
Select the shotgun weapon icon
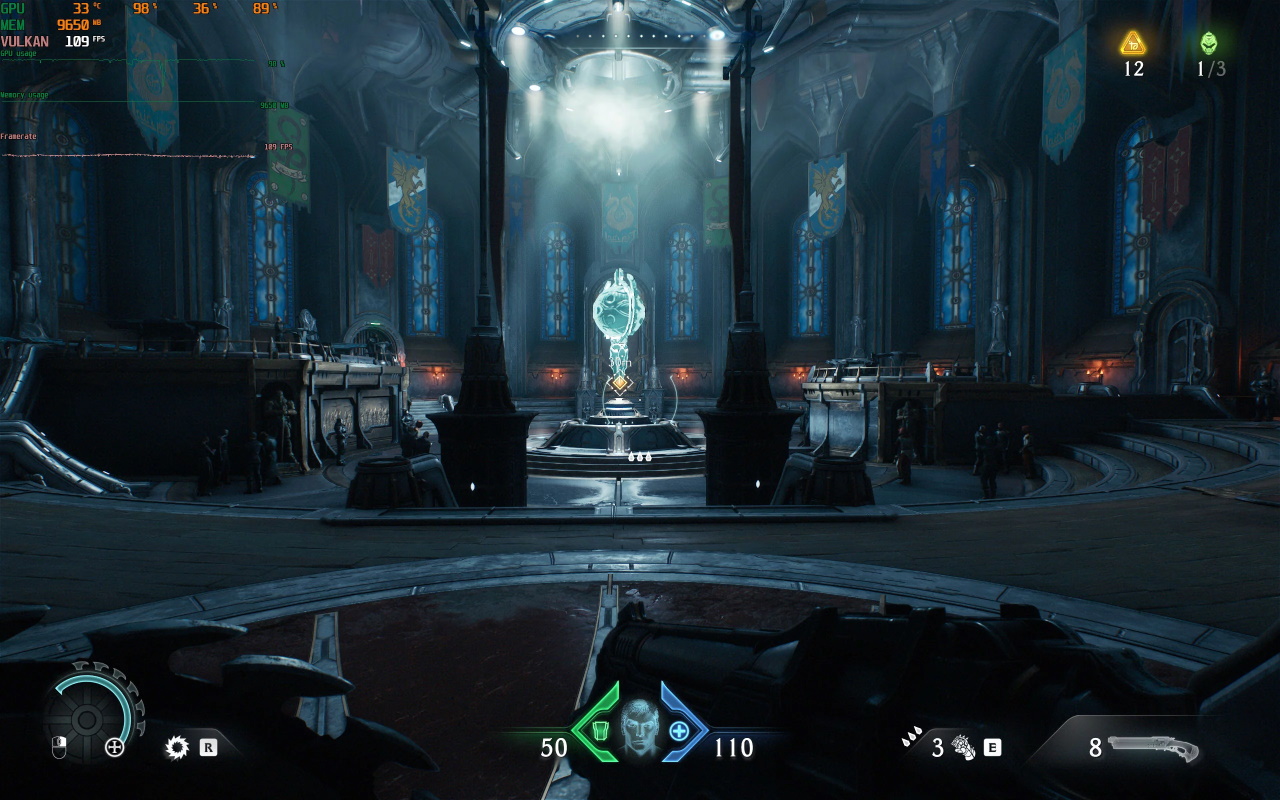click(1157, 747)
